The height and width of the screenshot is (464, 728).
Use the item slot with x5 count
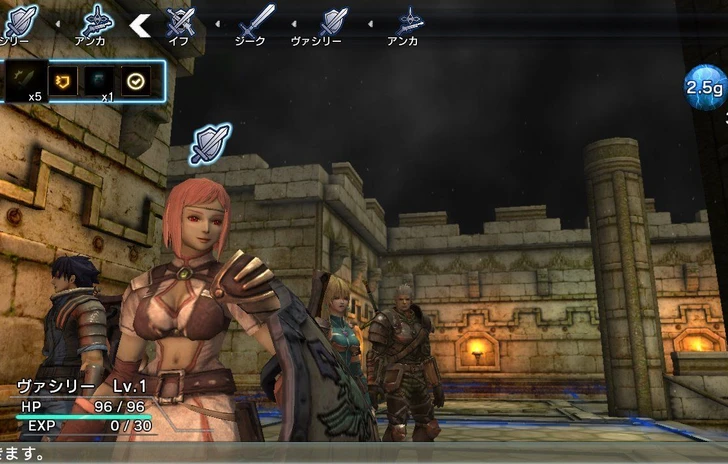tap(26, 79)
